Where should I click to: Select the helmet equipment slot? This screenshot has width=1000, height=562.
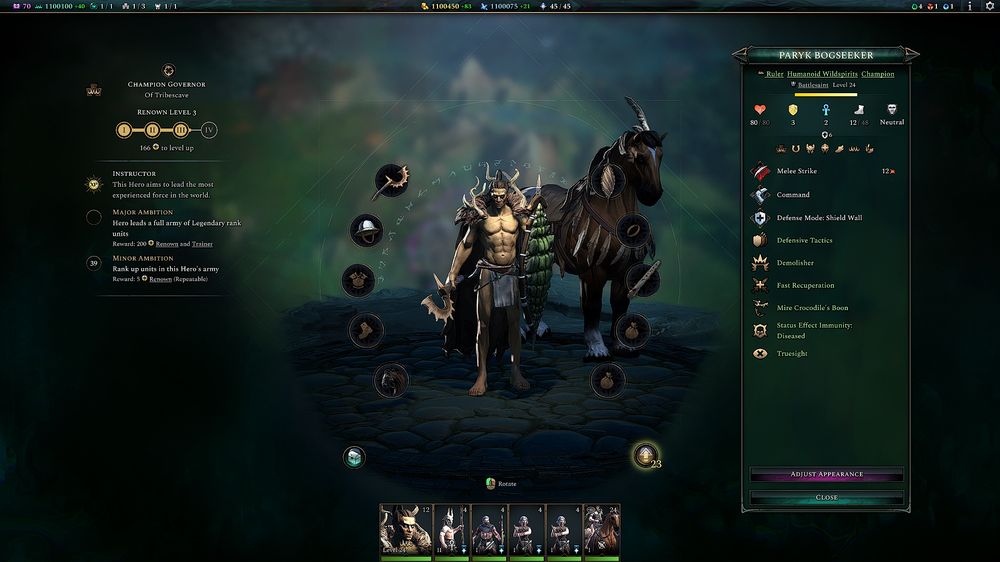click(366, 231)
